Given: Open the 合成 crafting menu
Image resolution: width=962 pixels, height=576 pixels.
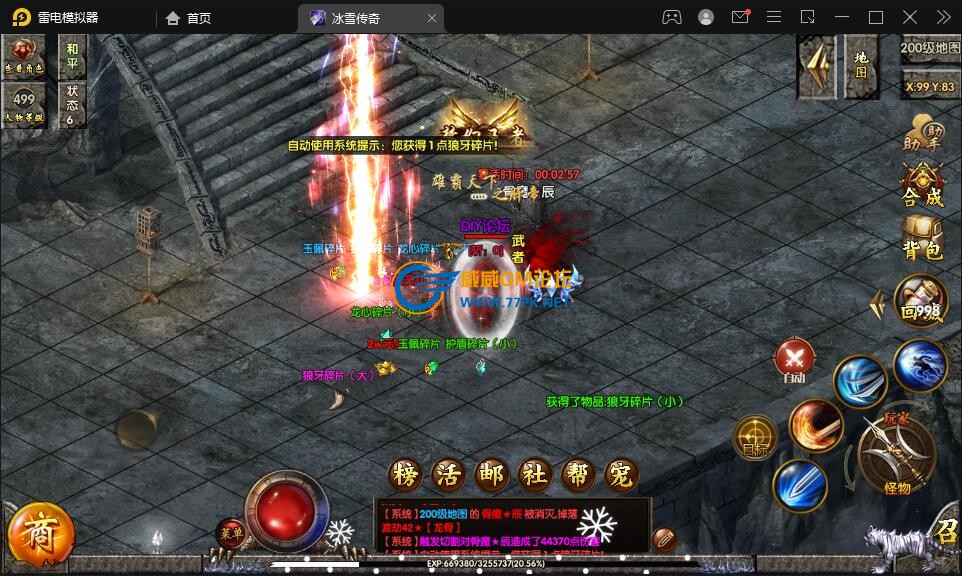Looking at the screenshot, I should (x=922, y=186).
